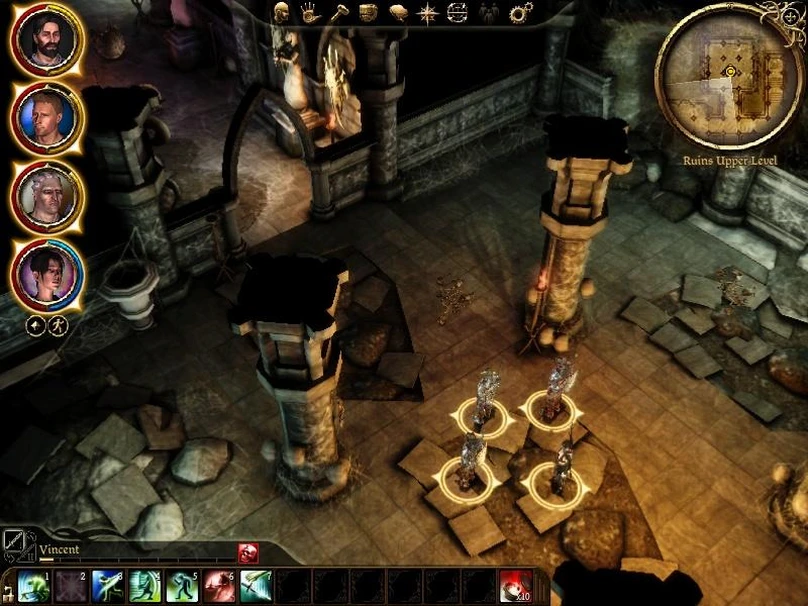Screen dimensions: 808x606
Task: Select the dark-haired mage portrait
Action: tap(45, 272)
